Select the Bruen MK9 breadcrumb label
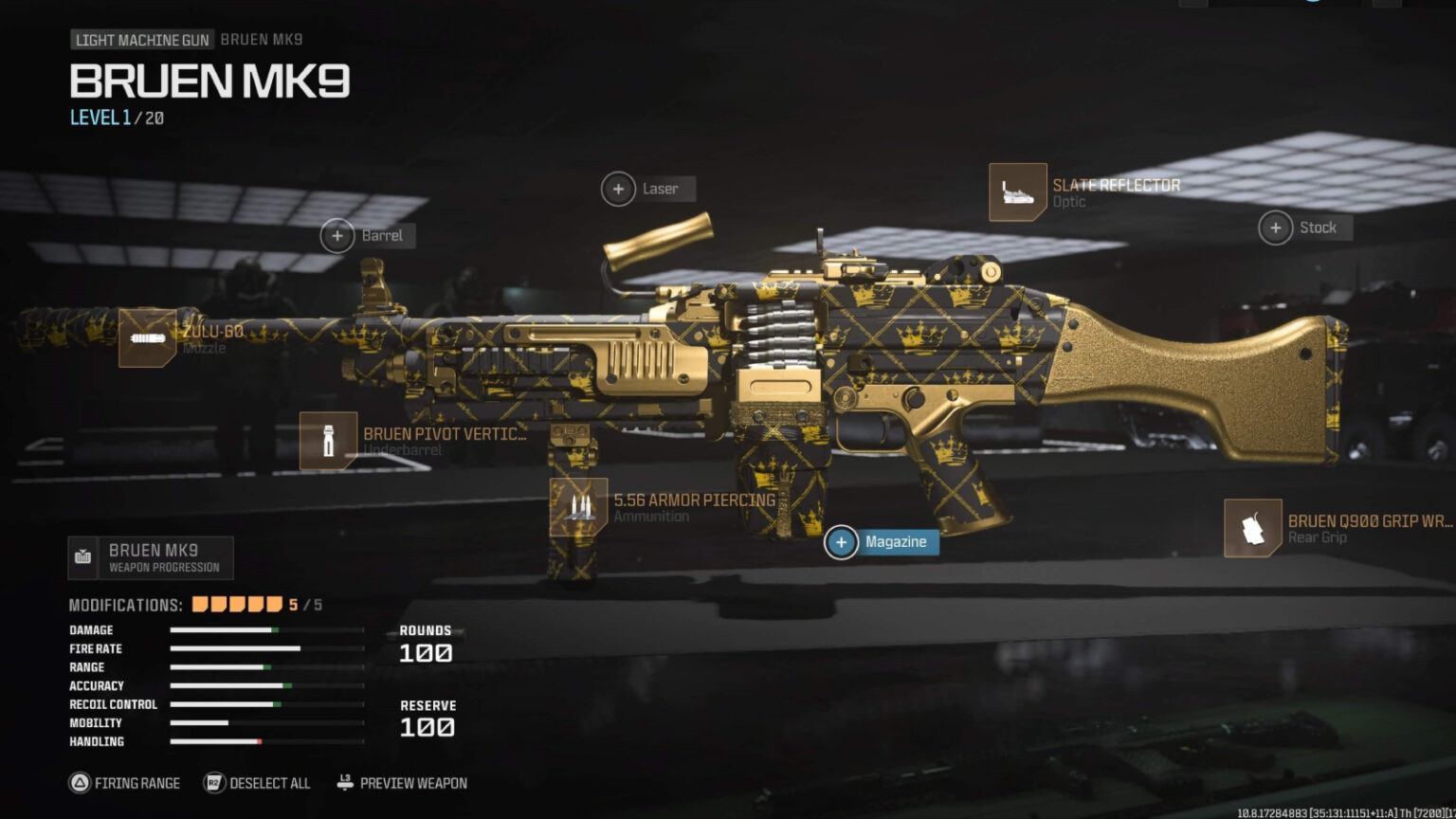The image size is (1456, 819). (x=261, y=40)
